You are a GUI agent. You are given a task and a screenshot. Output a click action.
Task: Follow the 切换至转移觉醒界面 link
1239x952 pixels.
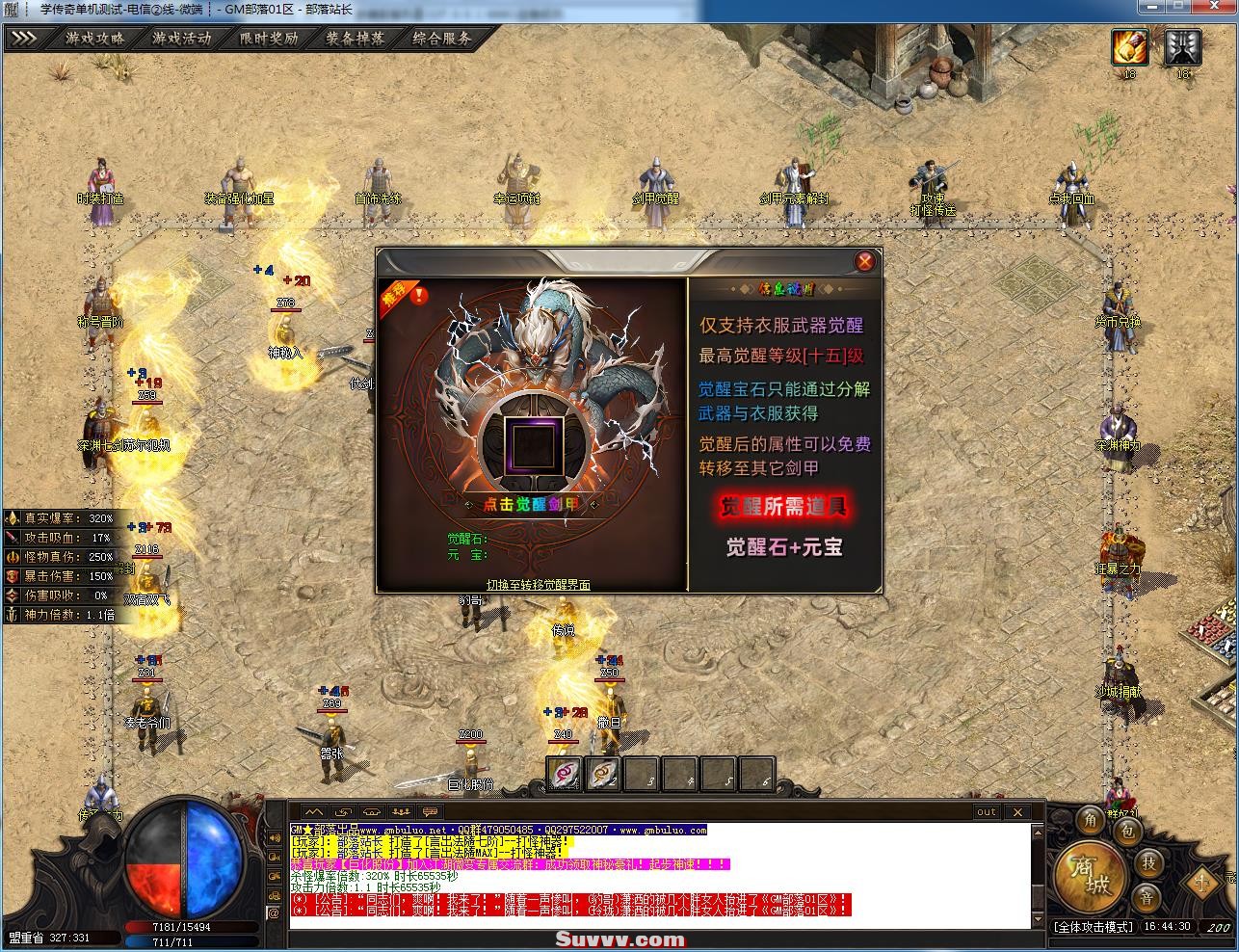[538, 585]
